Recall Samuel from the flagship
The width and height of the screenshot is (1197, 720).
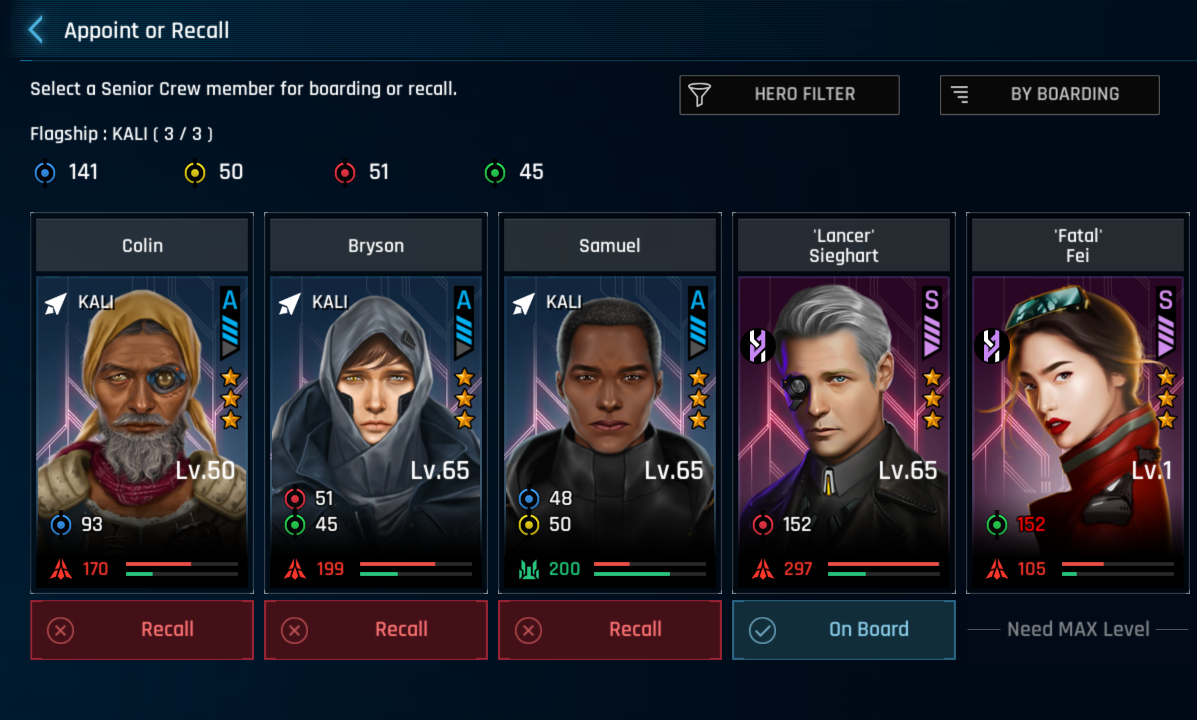tap(609, 630)
